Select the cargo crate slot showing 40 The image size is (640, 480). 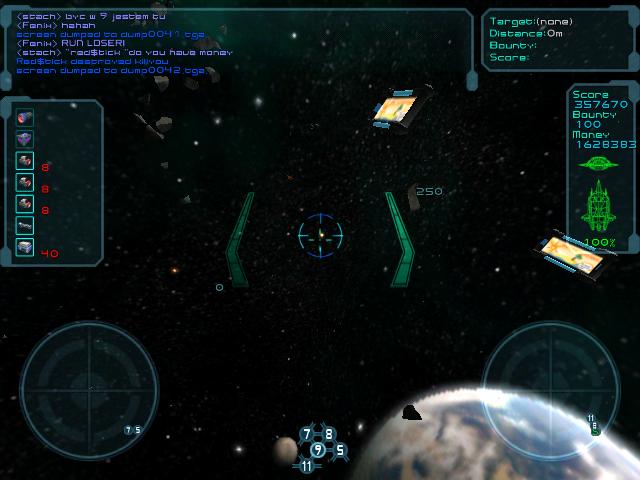pos(25,247)
